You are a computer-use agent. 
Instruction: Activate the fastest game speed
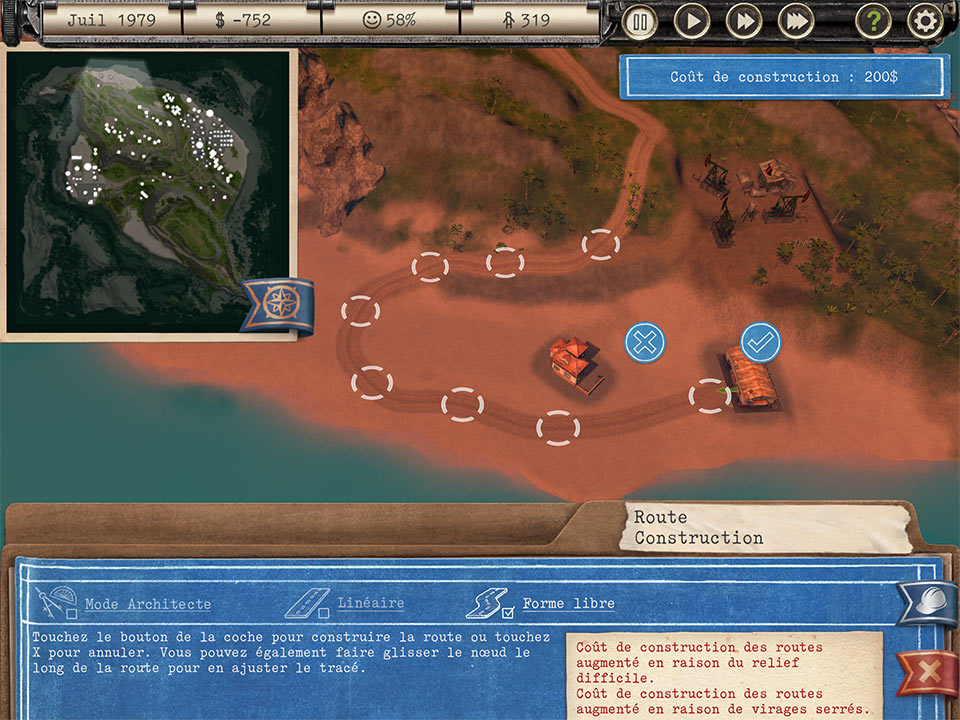(x=796, y=20)
